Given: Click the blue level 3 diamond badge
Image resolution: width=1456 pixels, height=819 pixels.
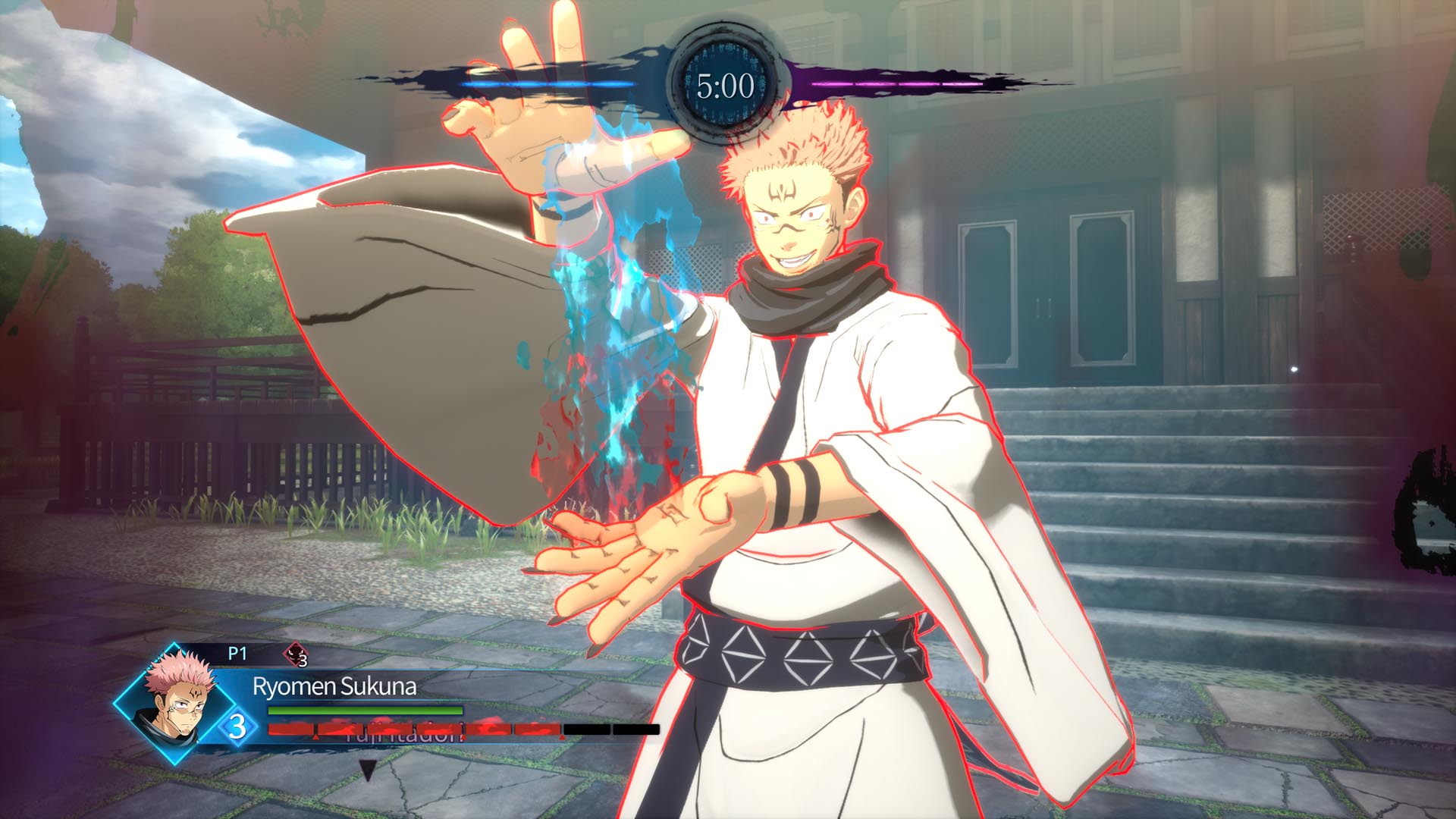Looking at the screenshot, I should [x=238, y=726].
